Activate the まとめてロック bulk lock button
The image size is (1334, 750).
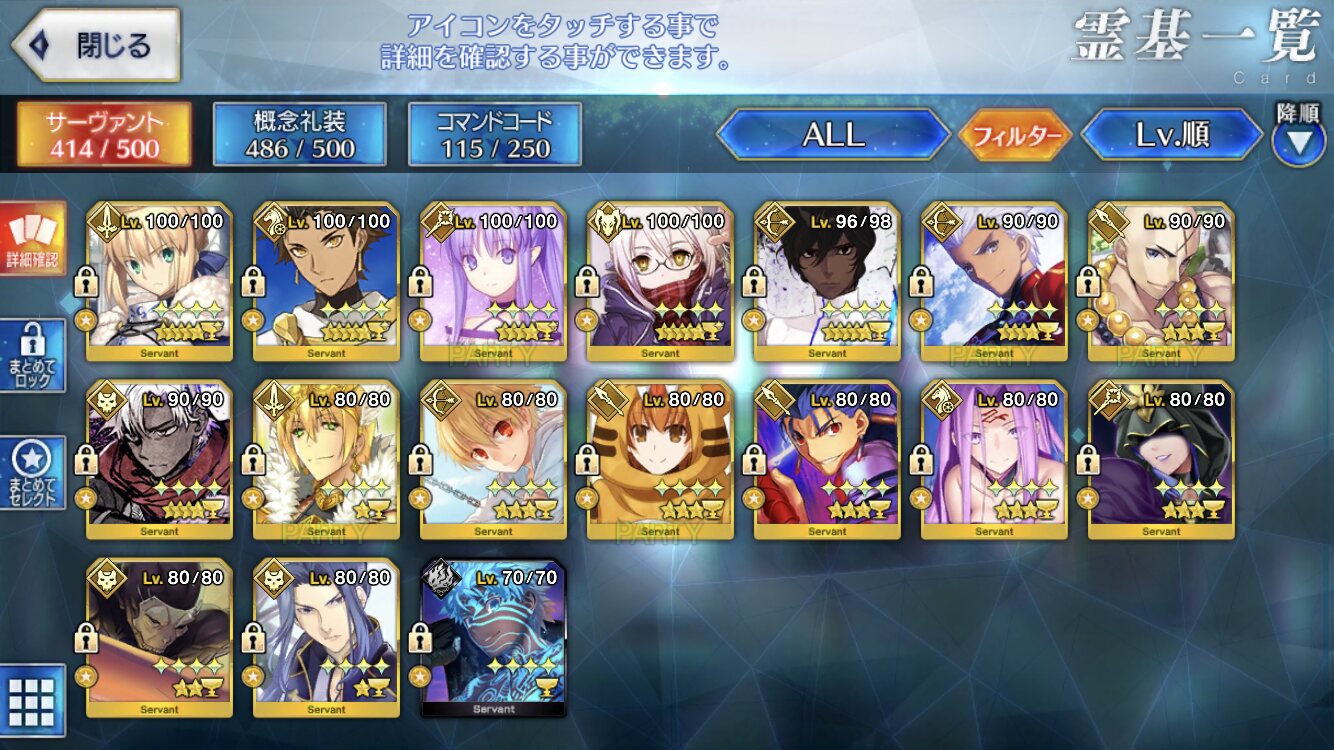(33, 355)
